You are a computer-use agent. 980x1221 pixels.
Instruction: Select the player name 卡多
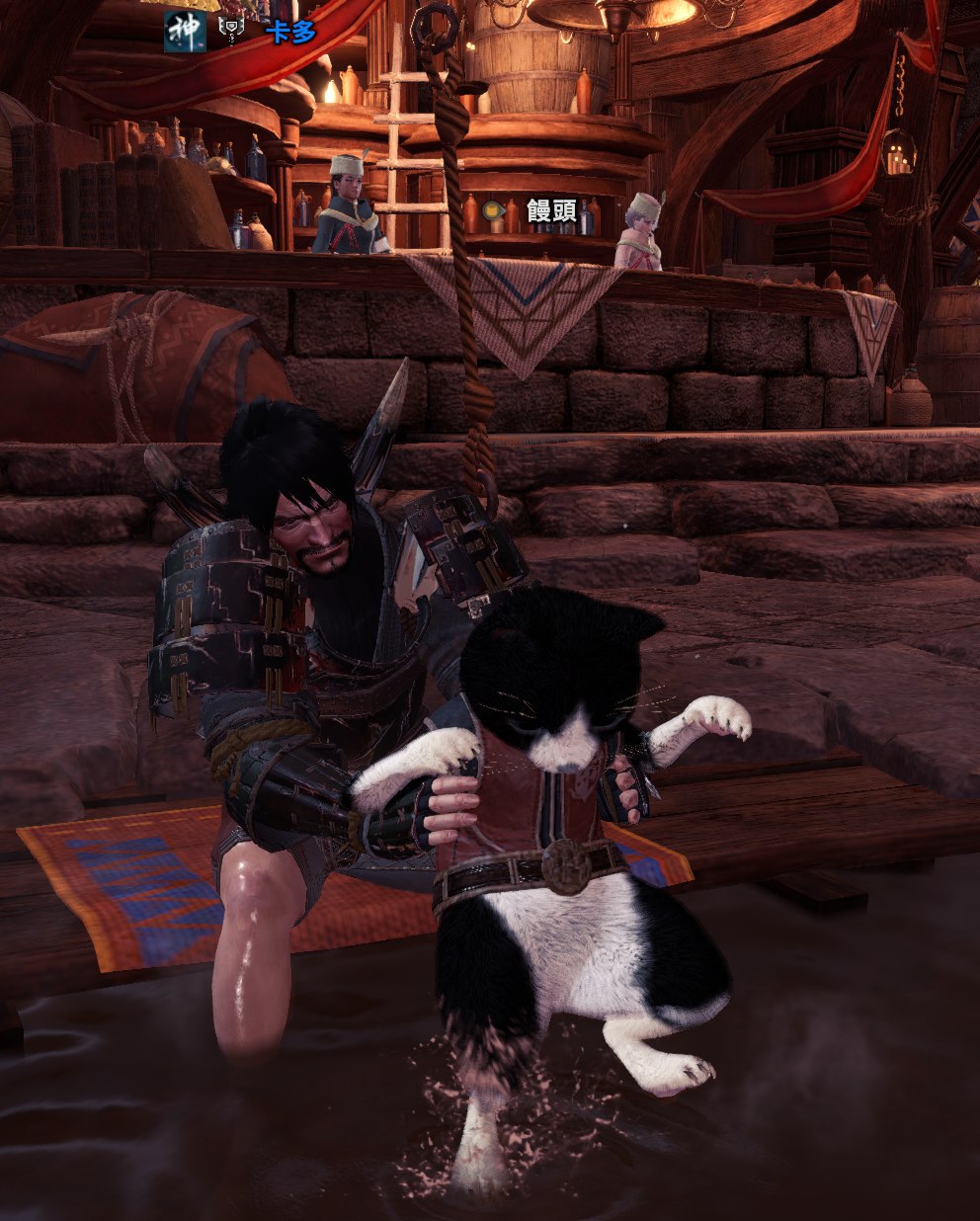click(290, 31)
